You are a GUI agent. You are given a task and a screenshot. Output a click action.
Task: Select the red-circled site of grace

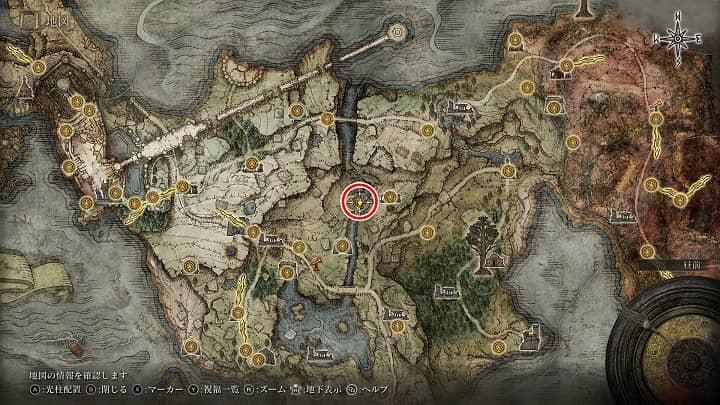pos(360,200)
